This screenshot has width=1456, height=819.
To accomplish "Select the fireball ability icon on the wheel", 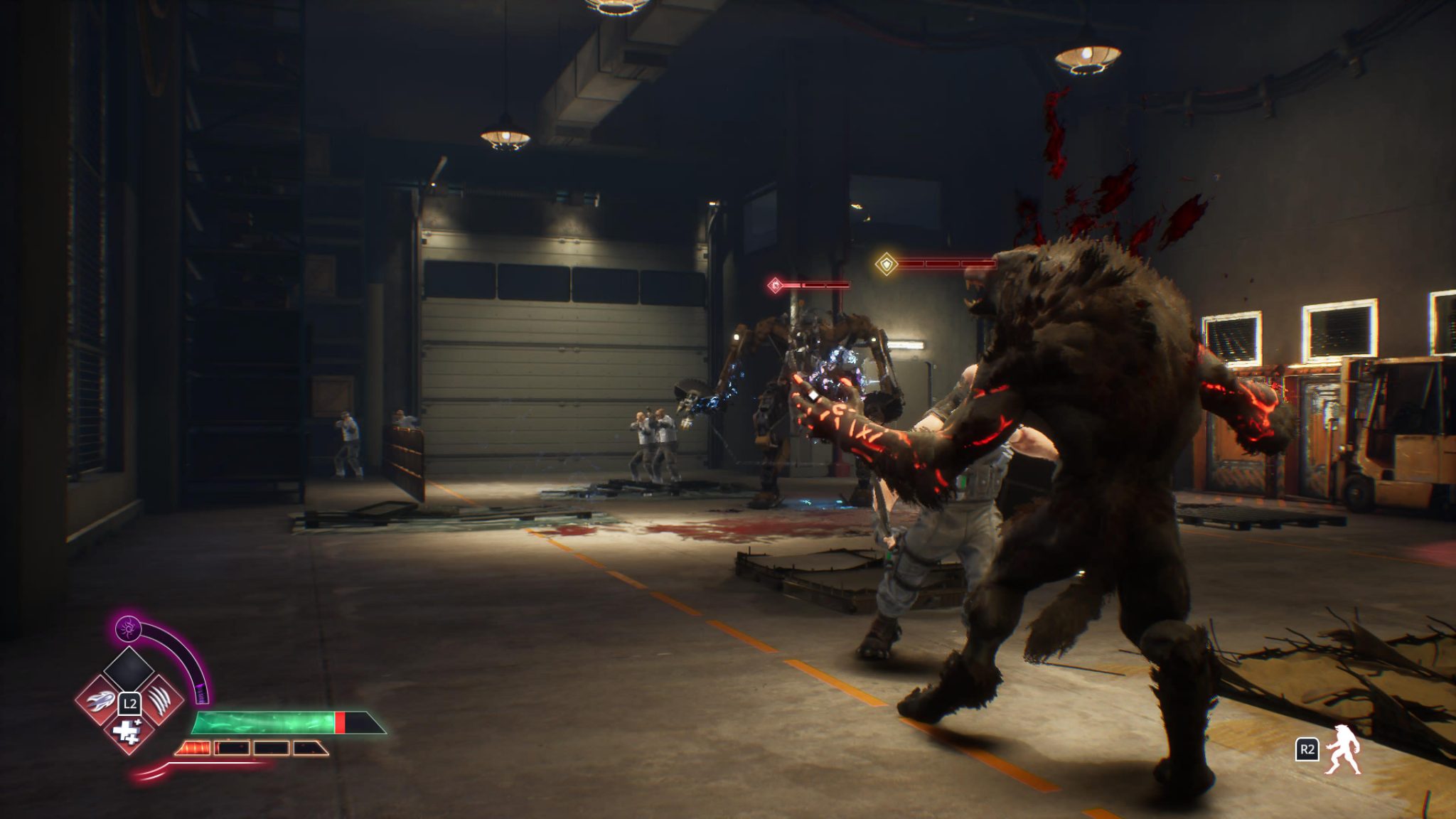I will coord(100,701).
